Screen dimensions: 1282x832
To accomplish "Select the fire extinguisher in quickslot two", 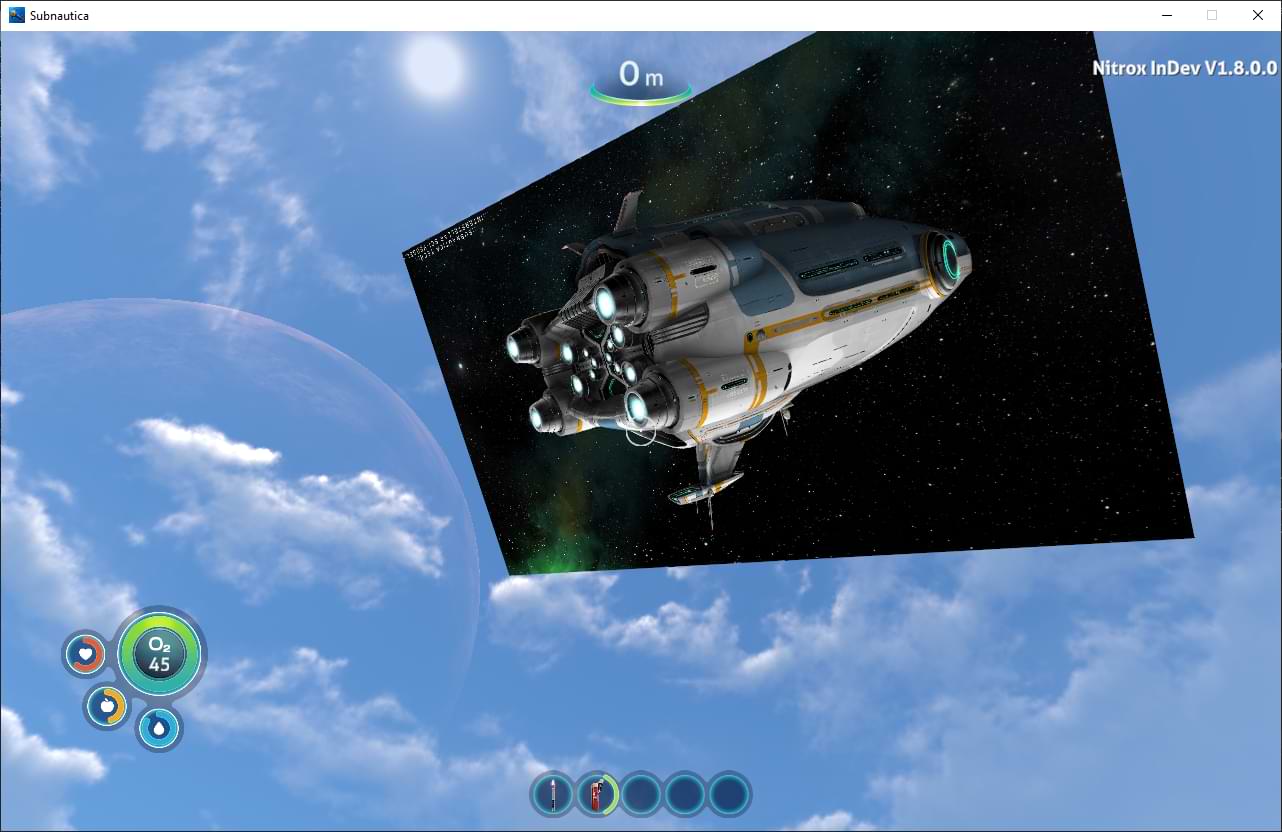I will [597, 793].
